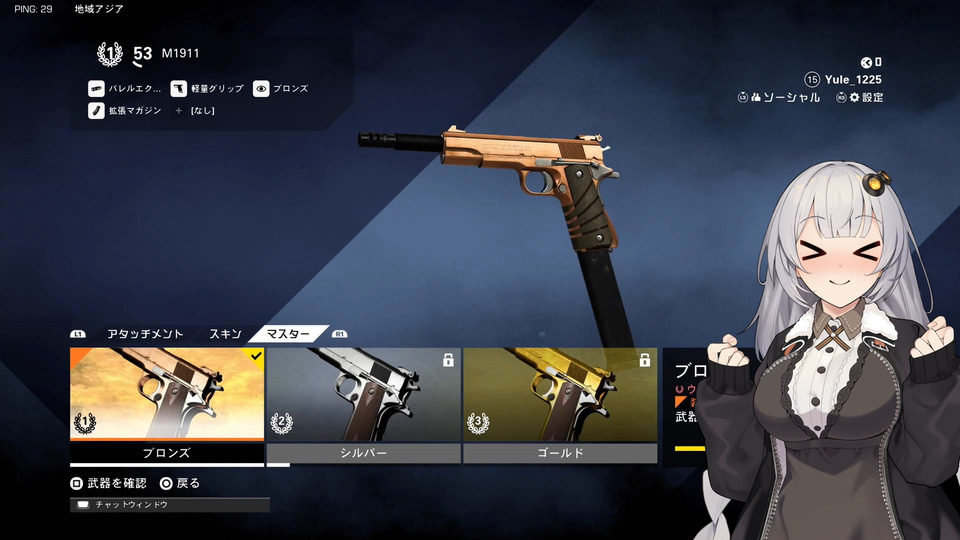Select the バレルエク attachment slot
960x540 pixels.
[125, 89]
